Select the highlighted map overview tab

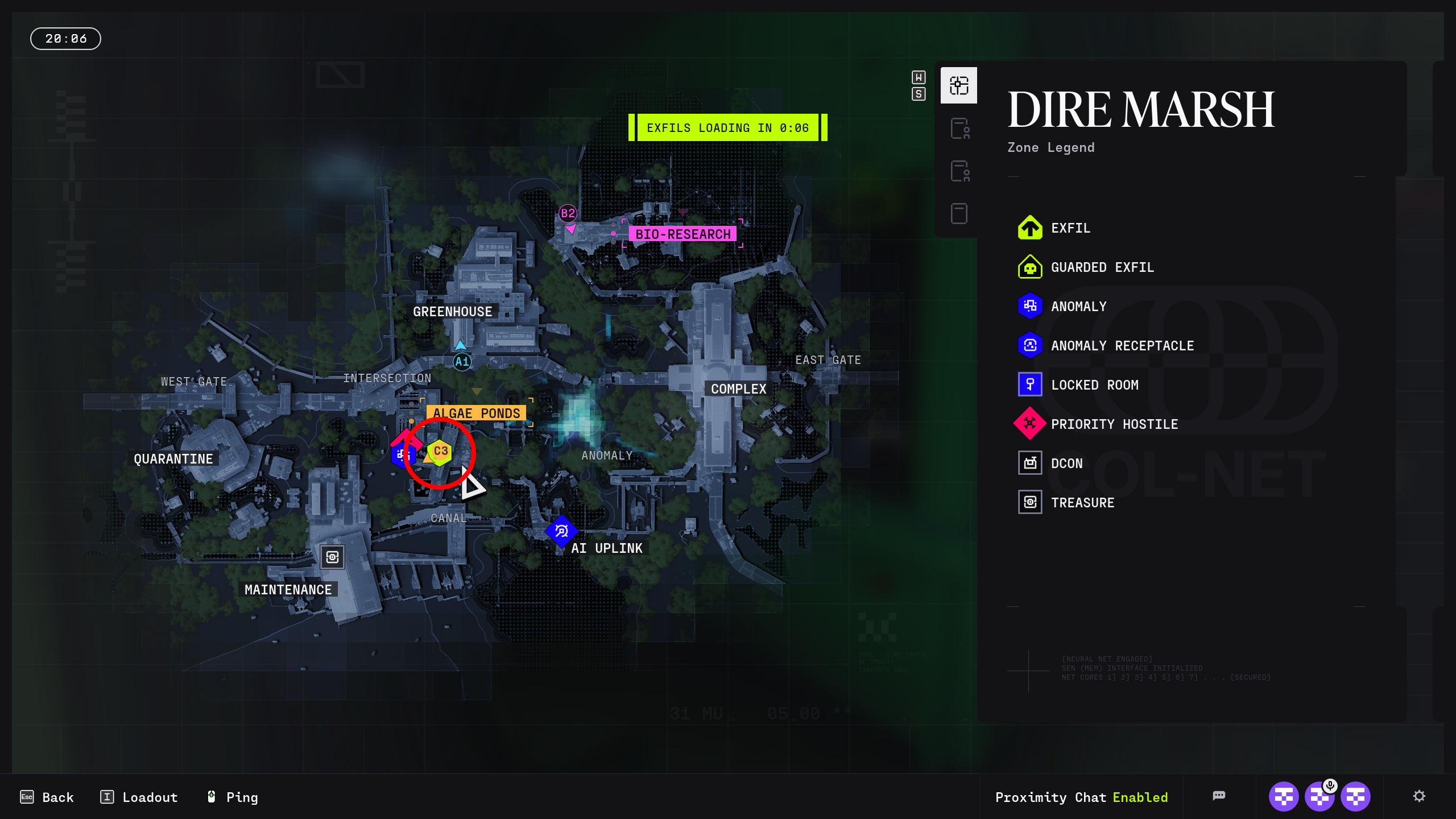click(x=958, y=85)
